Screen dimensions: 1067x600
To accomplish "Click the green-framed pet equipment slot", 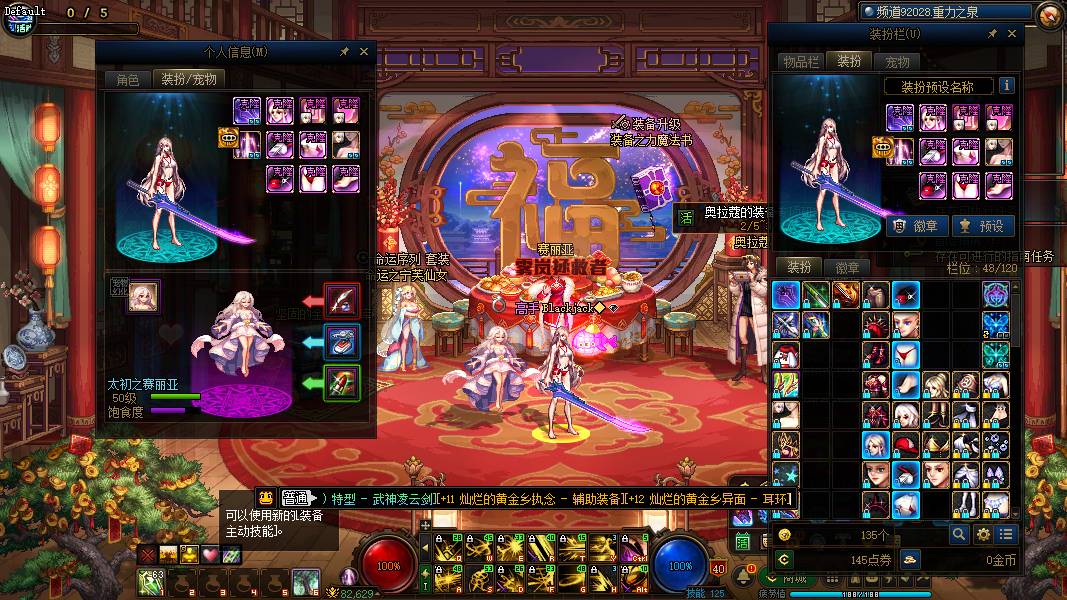I will 342,382.
